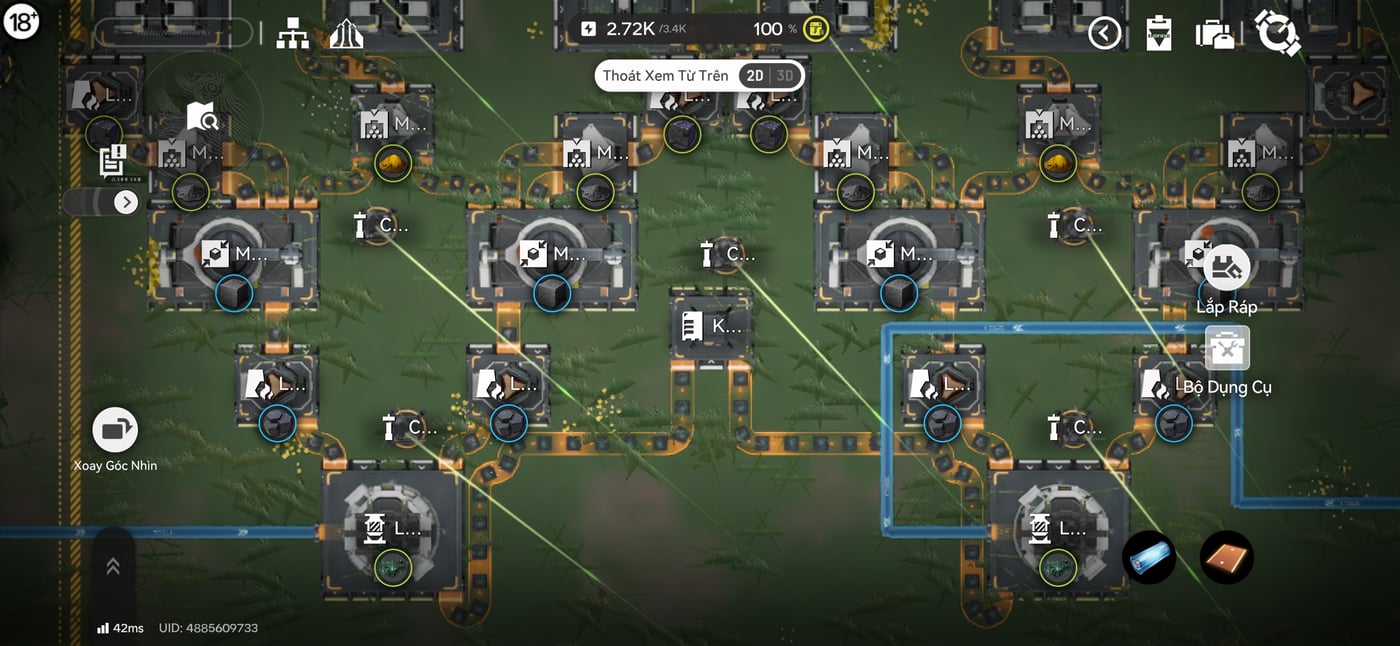This screenshot has width=1400, height=646.
Task: Switch the top-down view to 3D
Action: click(785, 76)
